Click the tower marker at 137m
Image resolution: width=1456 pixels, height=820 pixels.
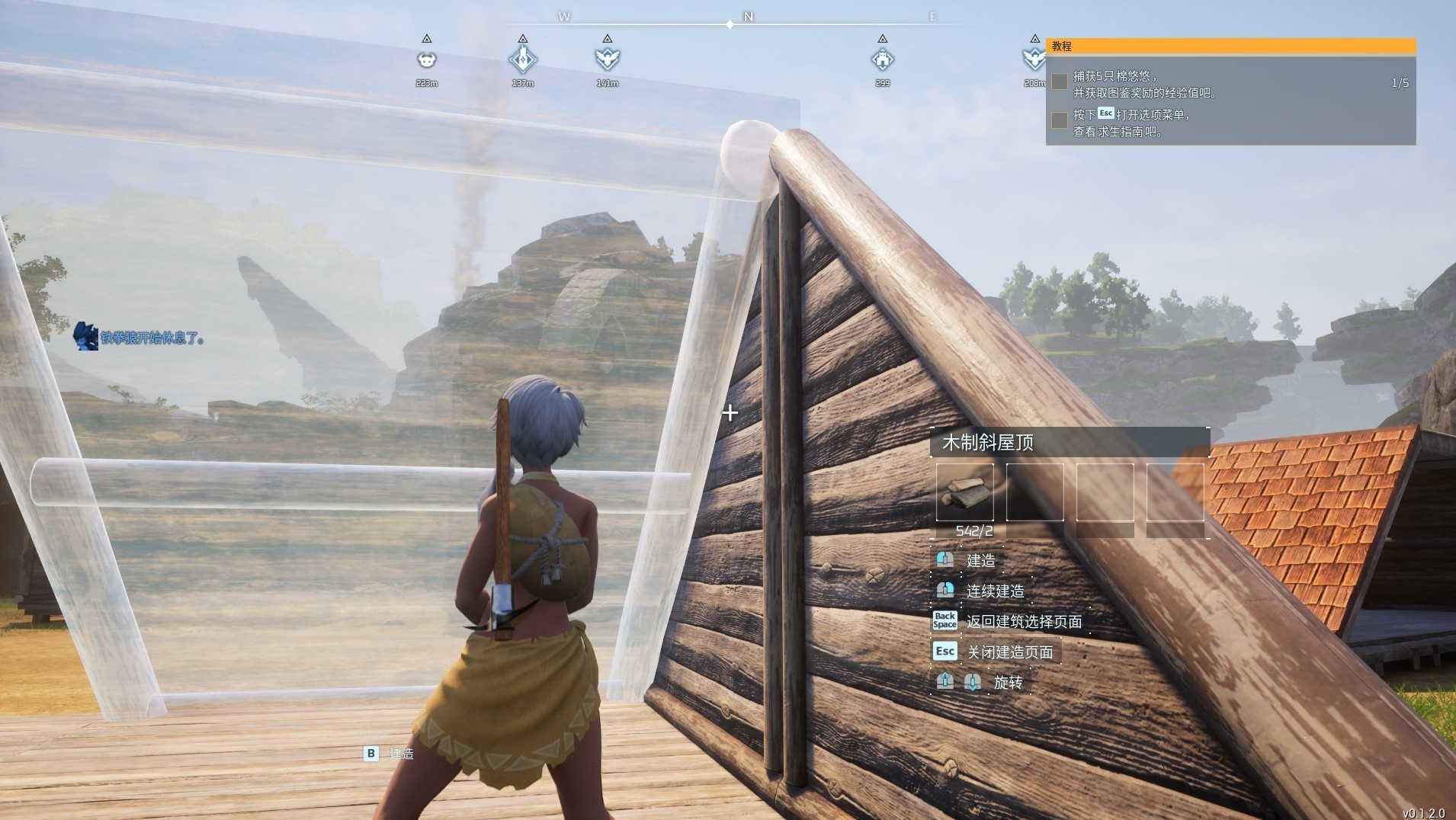tap(523, 59)
